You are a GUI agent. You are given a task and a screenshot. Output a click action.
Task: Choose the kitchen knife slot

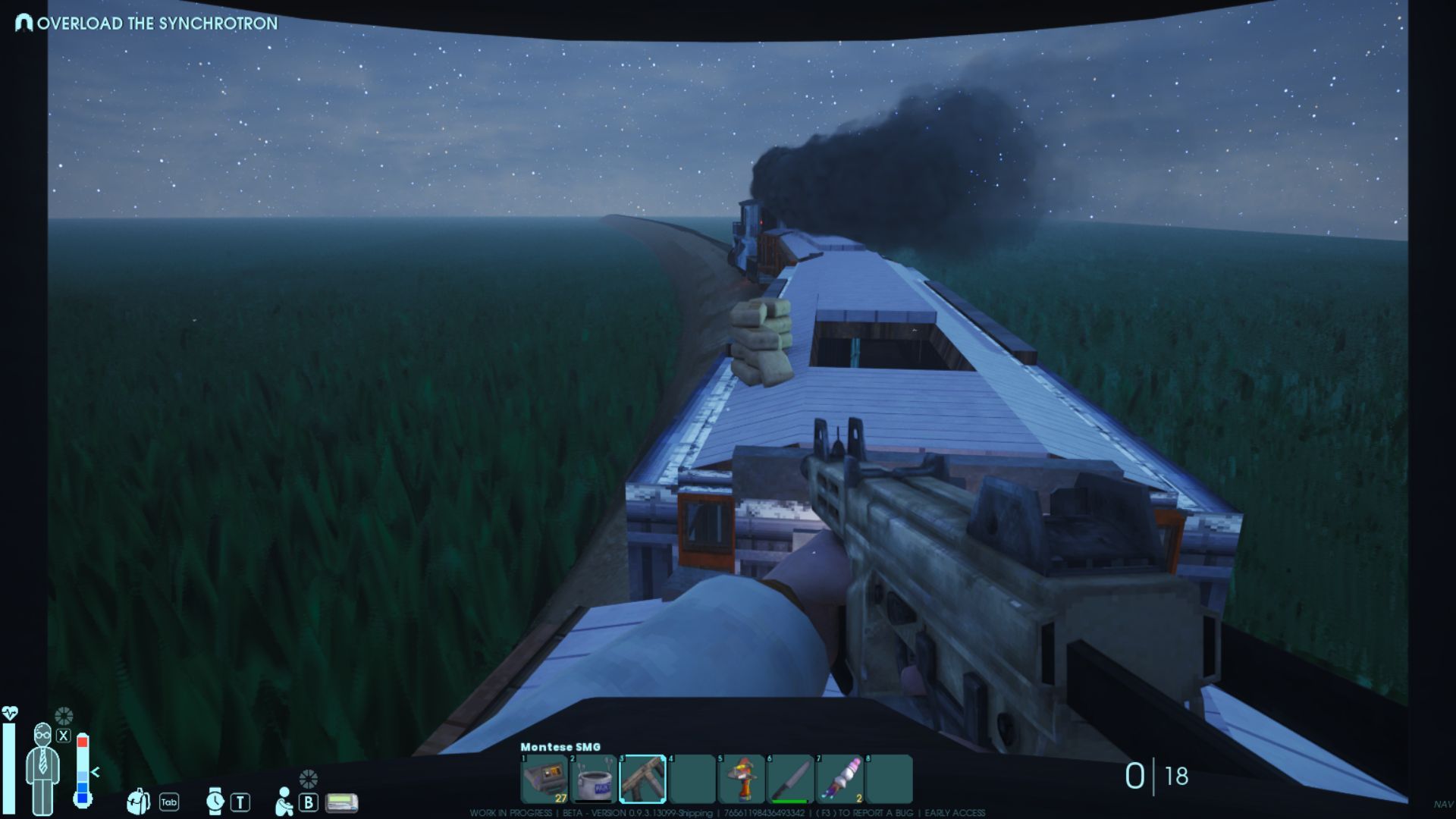click(790, 779)
